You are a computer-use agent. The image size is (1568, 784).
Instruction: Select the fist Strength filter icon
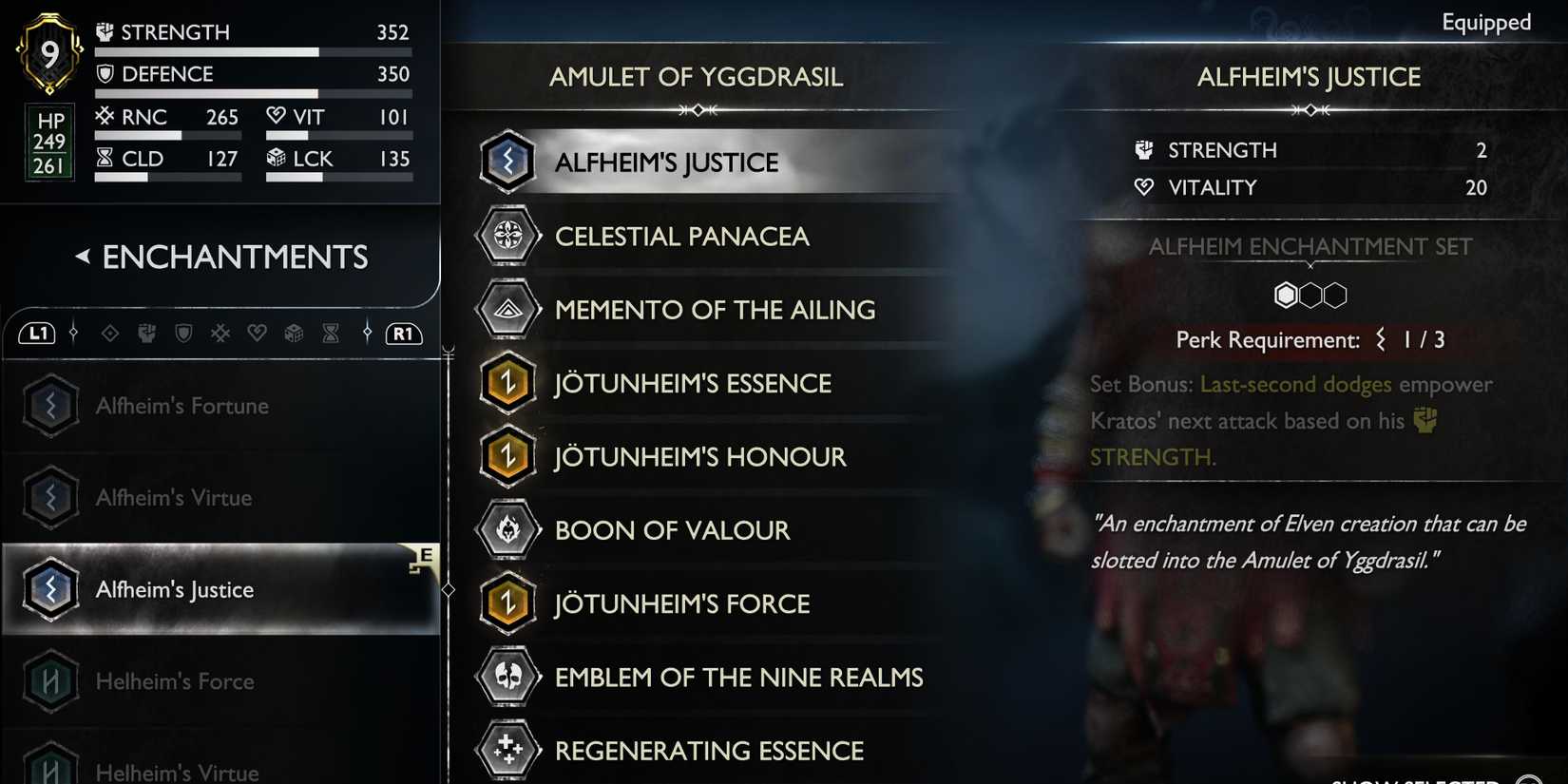pos(146,333)
